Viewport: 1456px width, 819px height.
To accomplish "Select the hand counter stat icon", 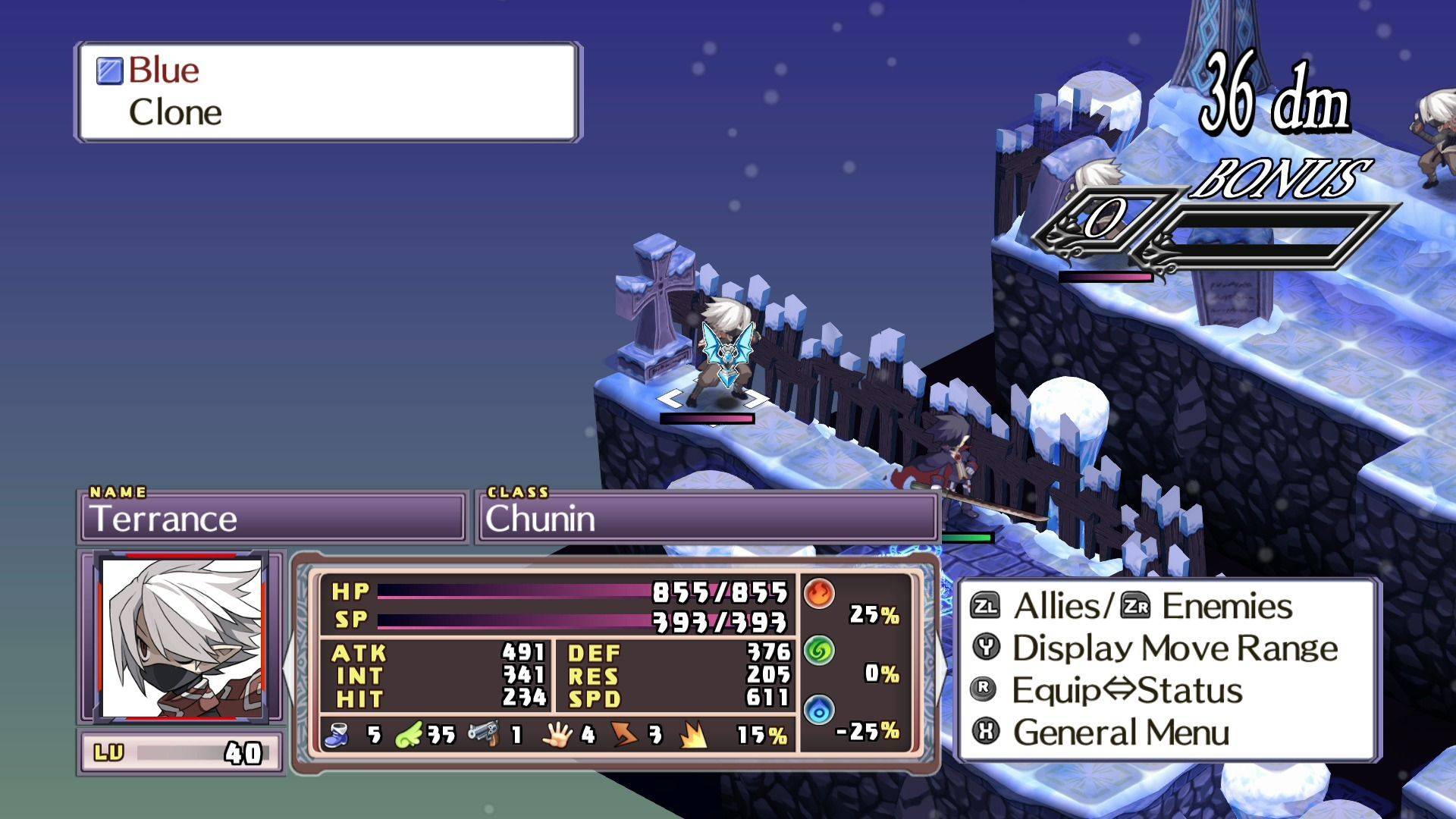I will [x=559, y=733].
